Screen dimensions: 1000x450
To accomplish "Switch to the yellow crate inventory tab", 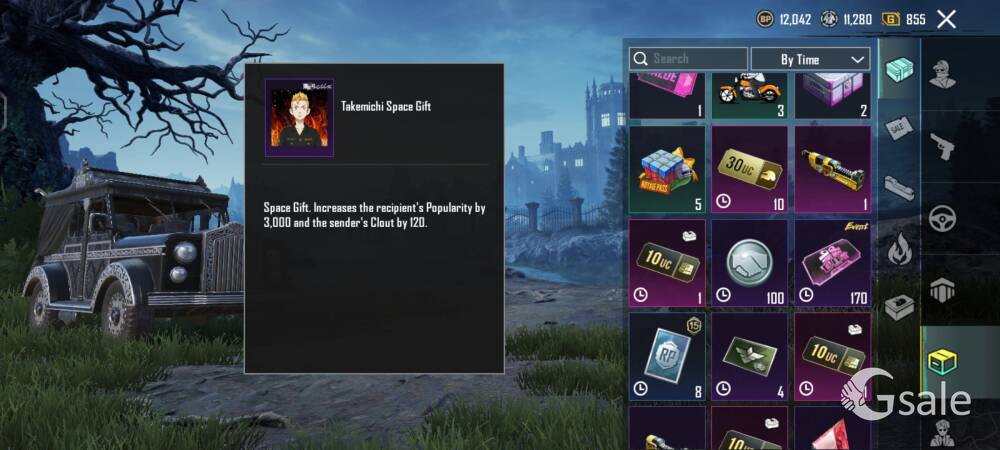I will click(x=942, y=361).
